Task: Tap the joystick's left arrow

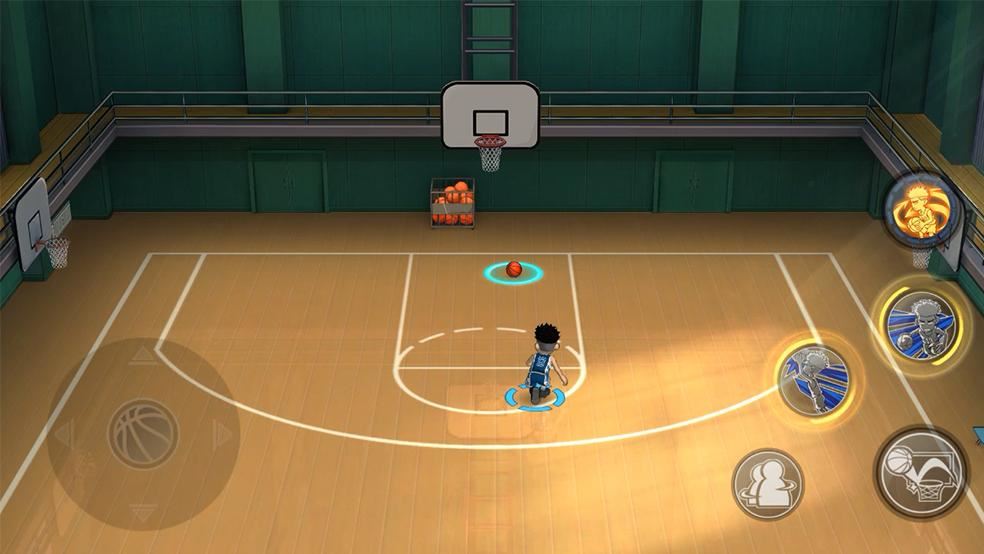Action: coord(63,436)
